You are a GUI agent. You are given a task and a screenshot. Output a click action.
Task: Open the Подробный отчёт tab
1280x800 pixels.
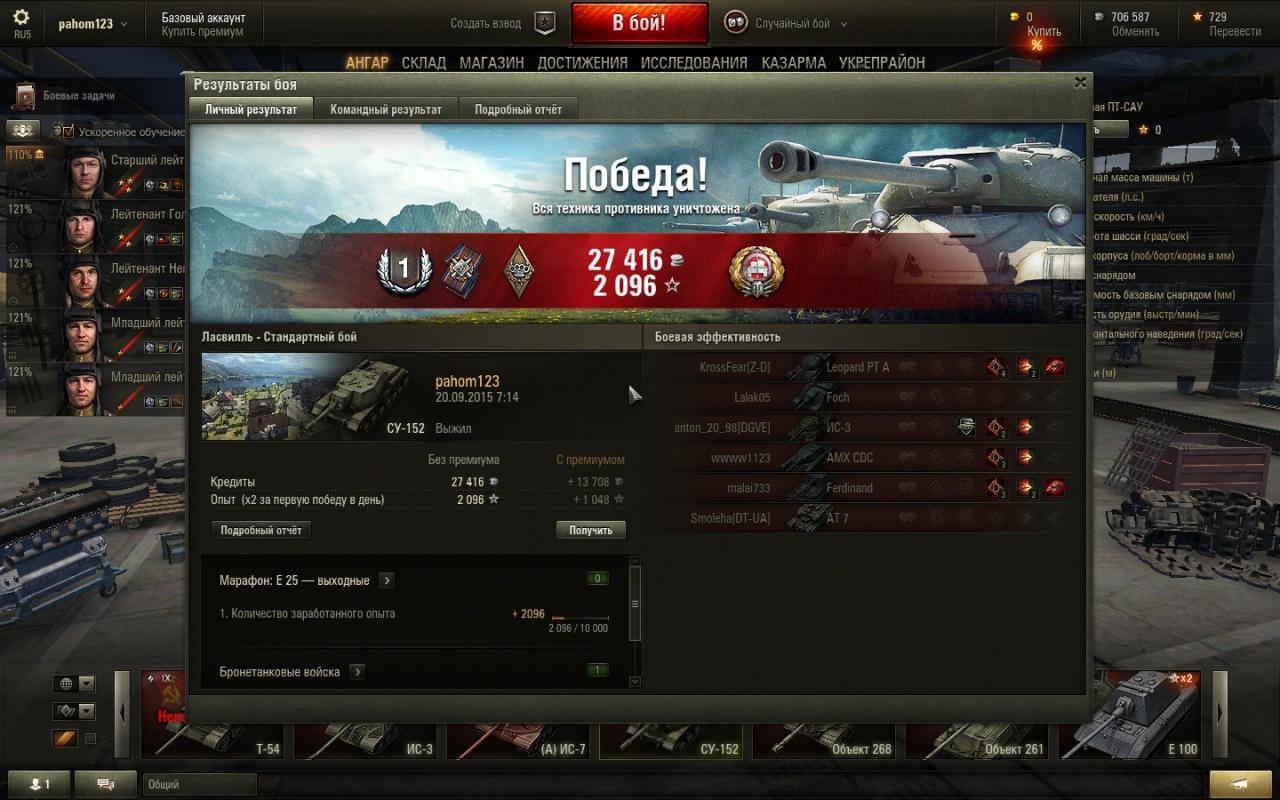tap(518, 110)
